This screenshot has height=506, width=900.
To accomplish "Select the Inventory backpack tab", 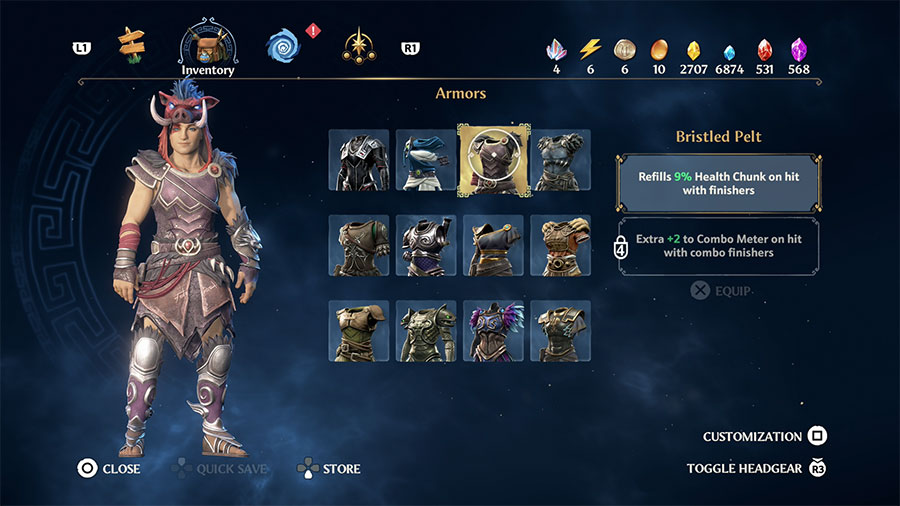I will click(x=208, y=46).
